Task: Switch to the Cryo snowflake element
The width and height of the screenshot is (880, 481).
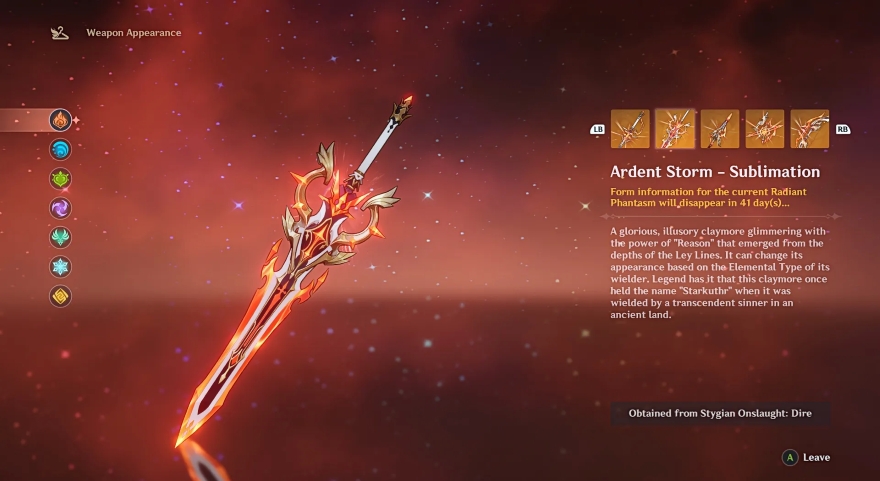Action: (61, 267)
